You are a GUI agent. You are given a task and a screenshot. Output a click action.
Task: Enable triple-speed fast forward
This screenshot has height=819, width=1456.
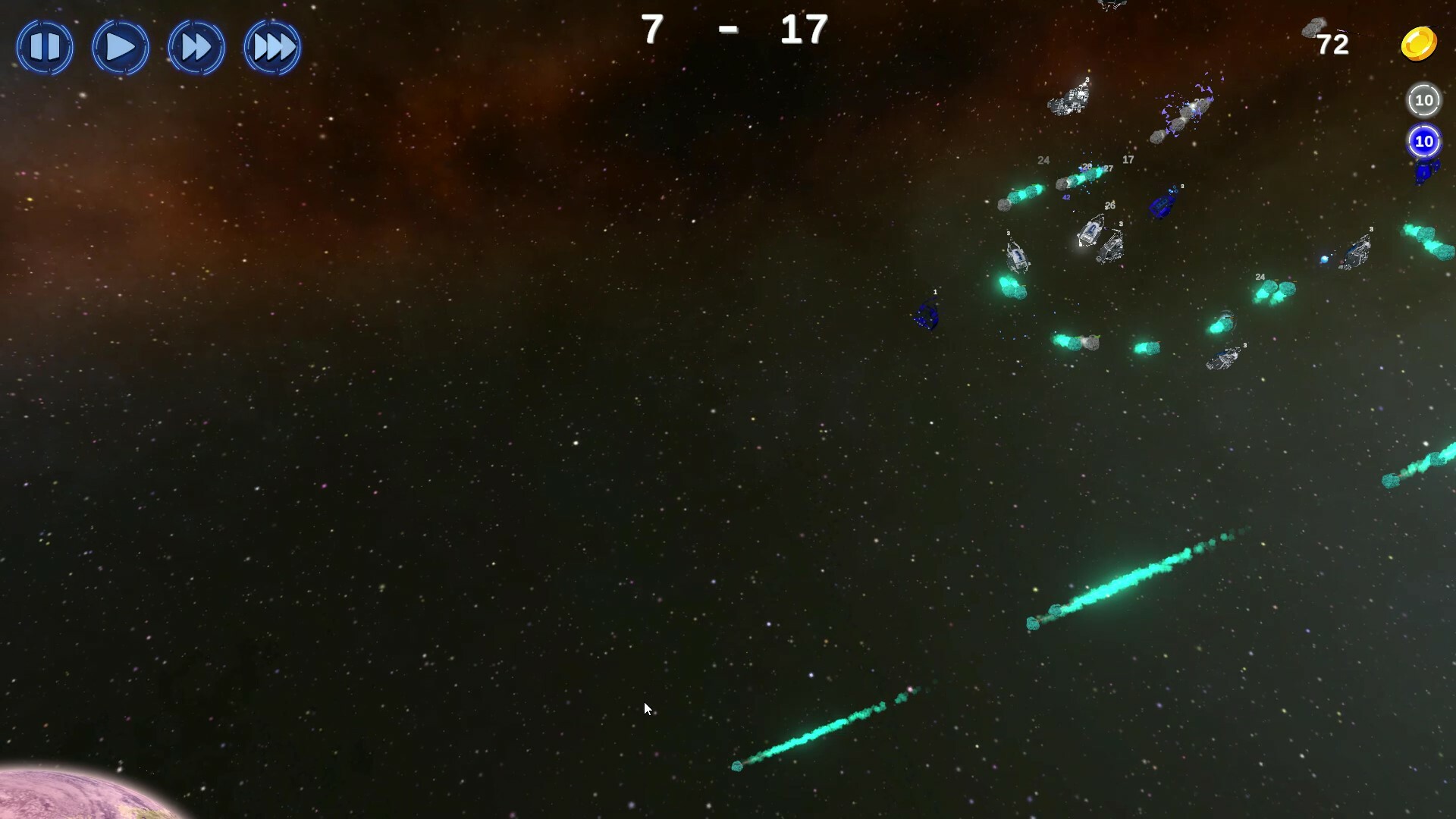click(271, 47)
